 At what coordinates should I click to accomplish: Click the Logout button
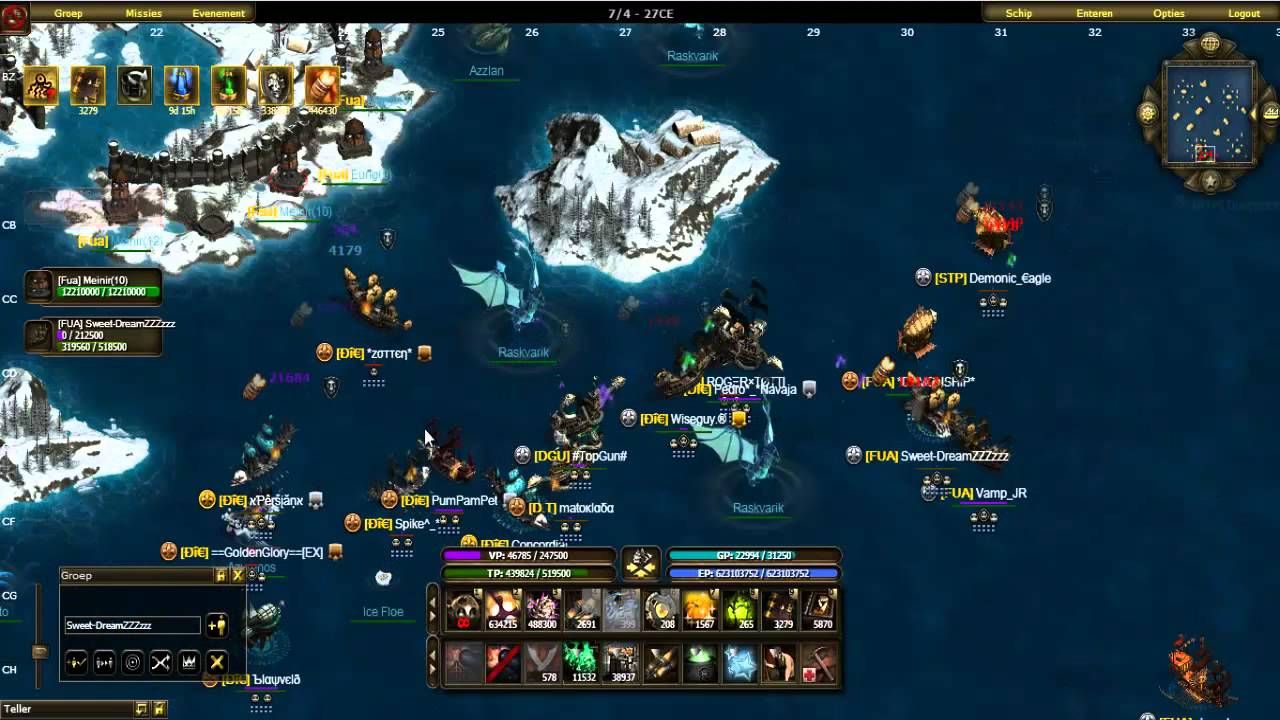[x=1244, y=13]
